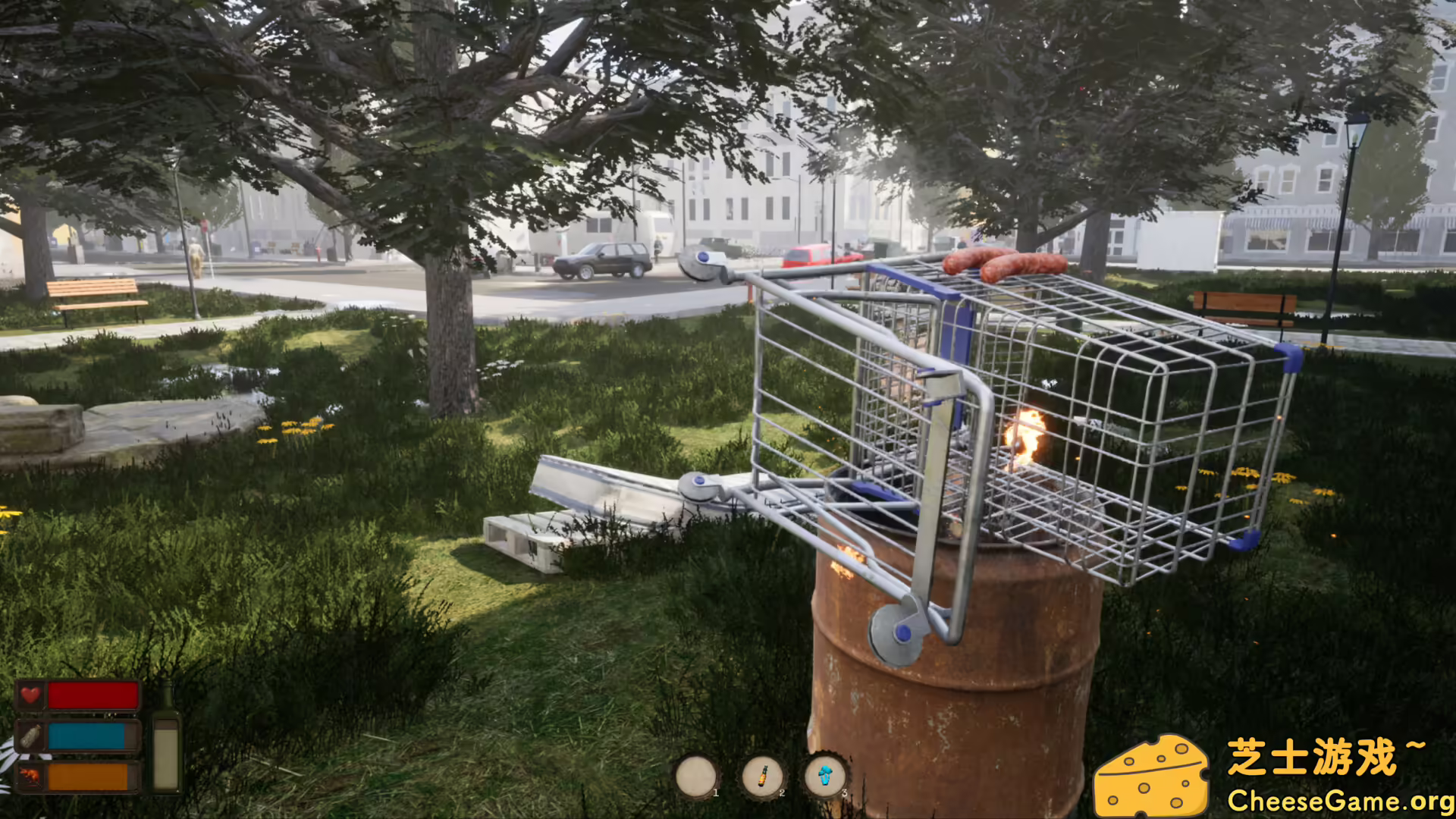Click the red heart health icon
1456x819 pixels.
(x=30, y=694)
